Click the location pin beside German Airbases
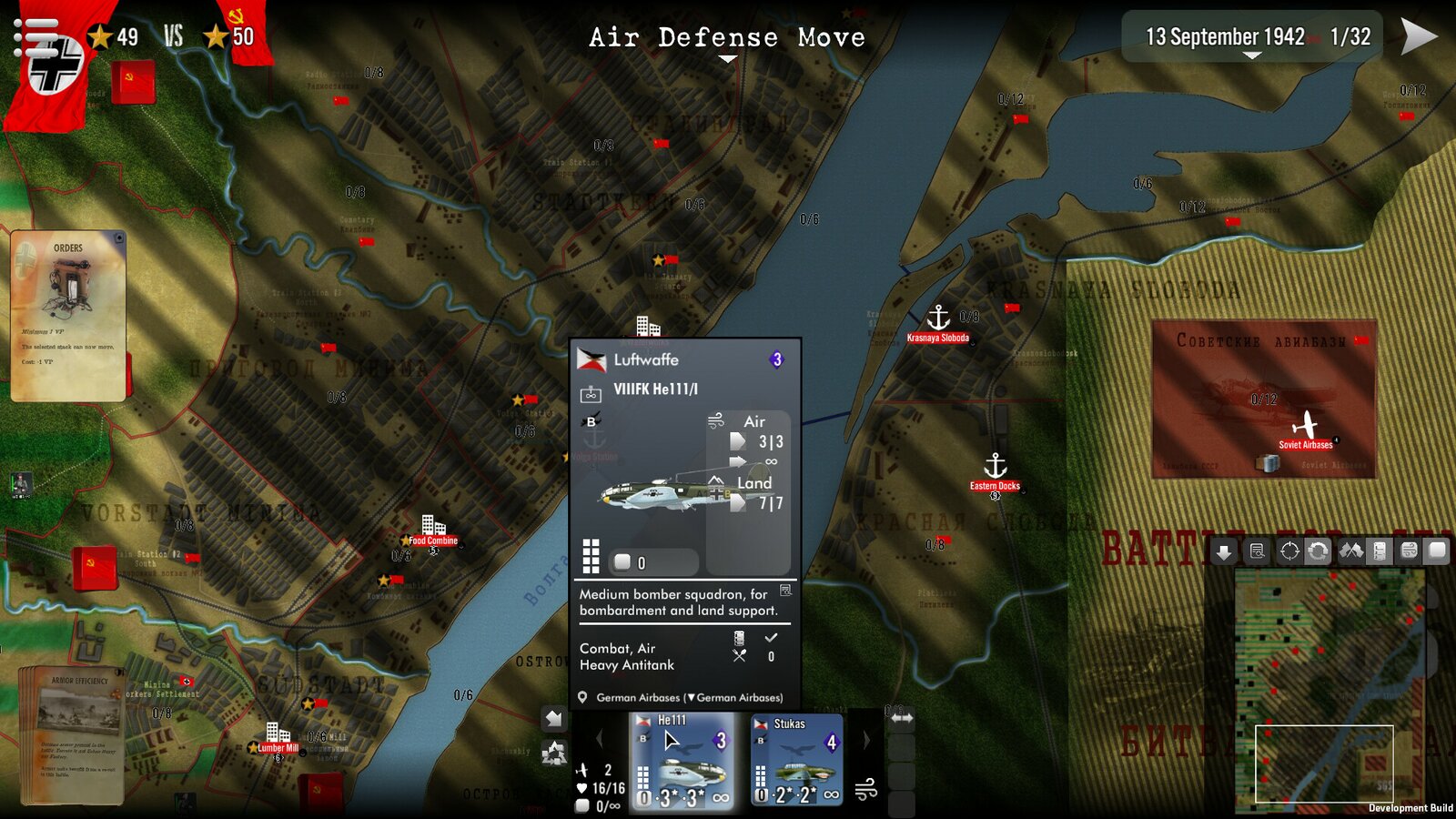The width and height of the screenshot is (1456, 819). tap(581, 699)
